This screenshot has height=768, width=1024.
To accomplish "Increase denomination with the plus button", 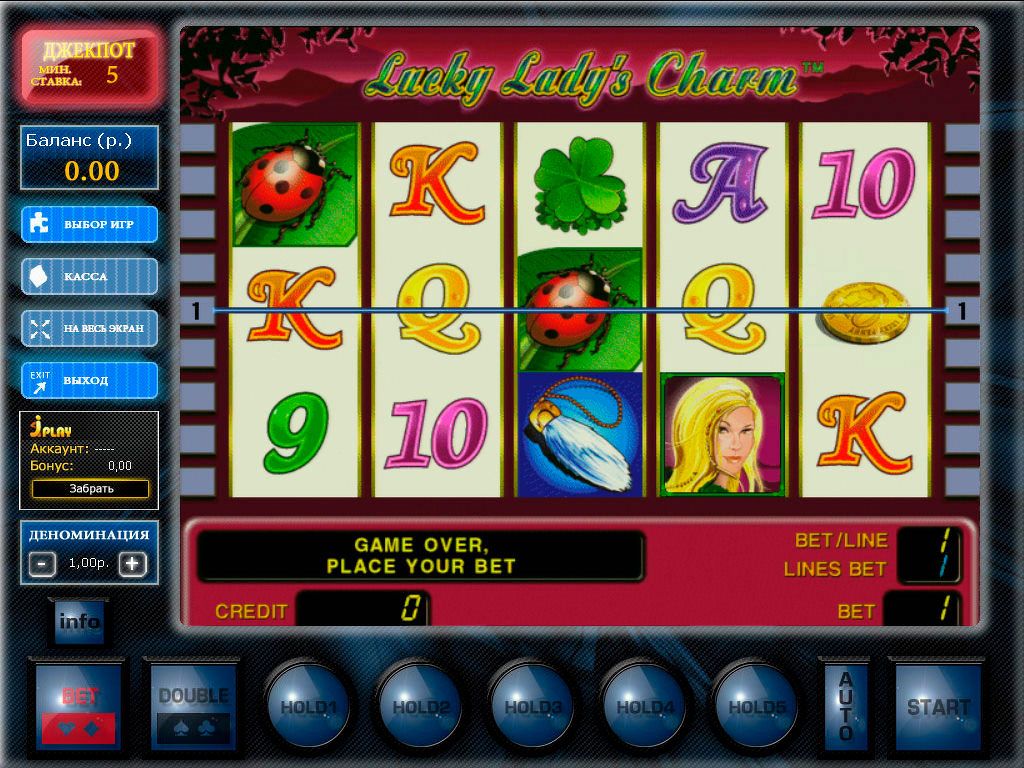I will [x=133, y=563].
